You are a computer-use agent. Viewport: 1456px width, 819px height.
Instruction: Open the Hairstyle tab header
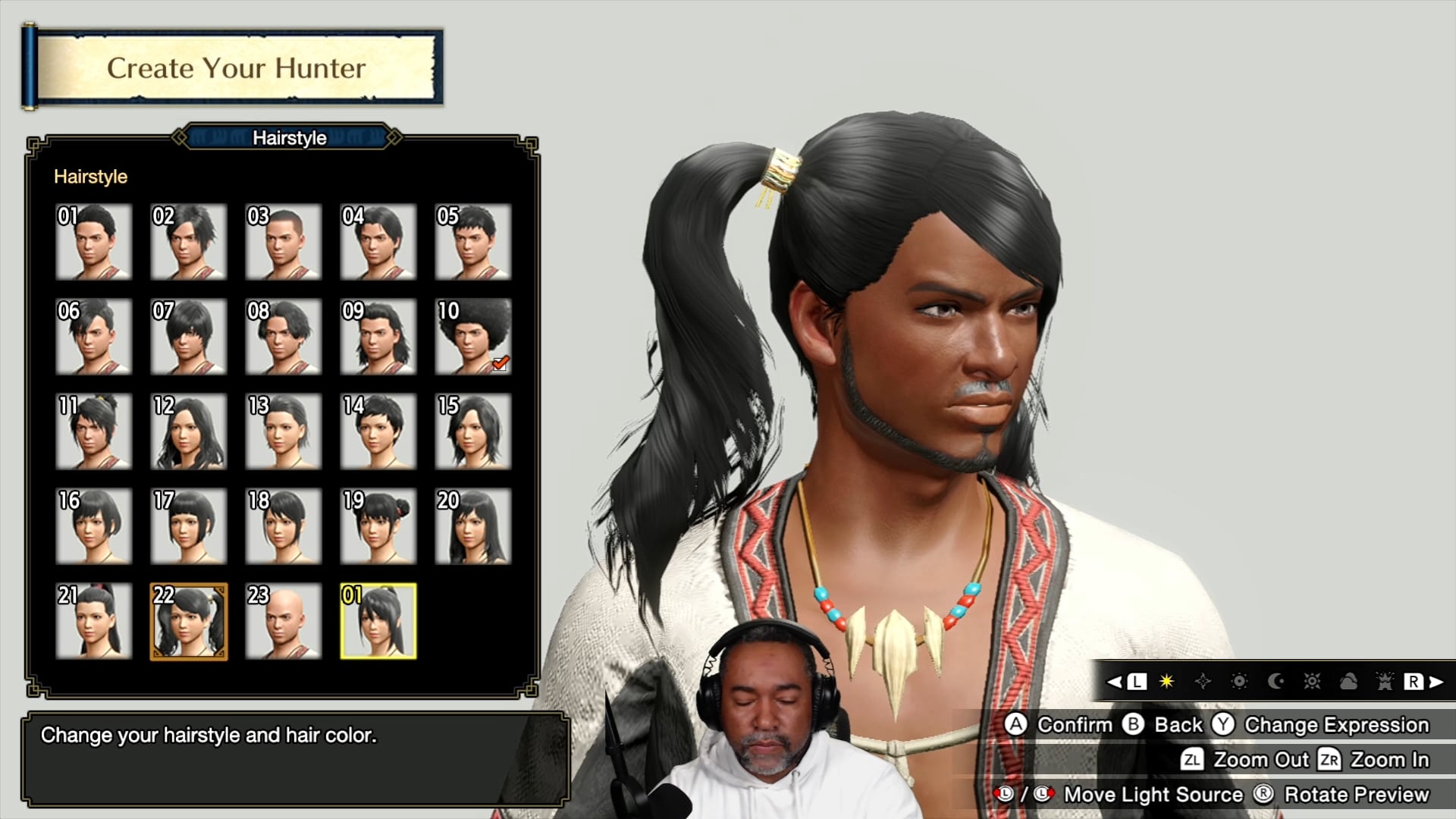289,138
